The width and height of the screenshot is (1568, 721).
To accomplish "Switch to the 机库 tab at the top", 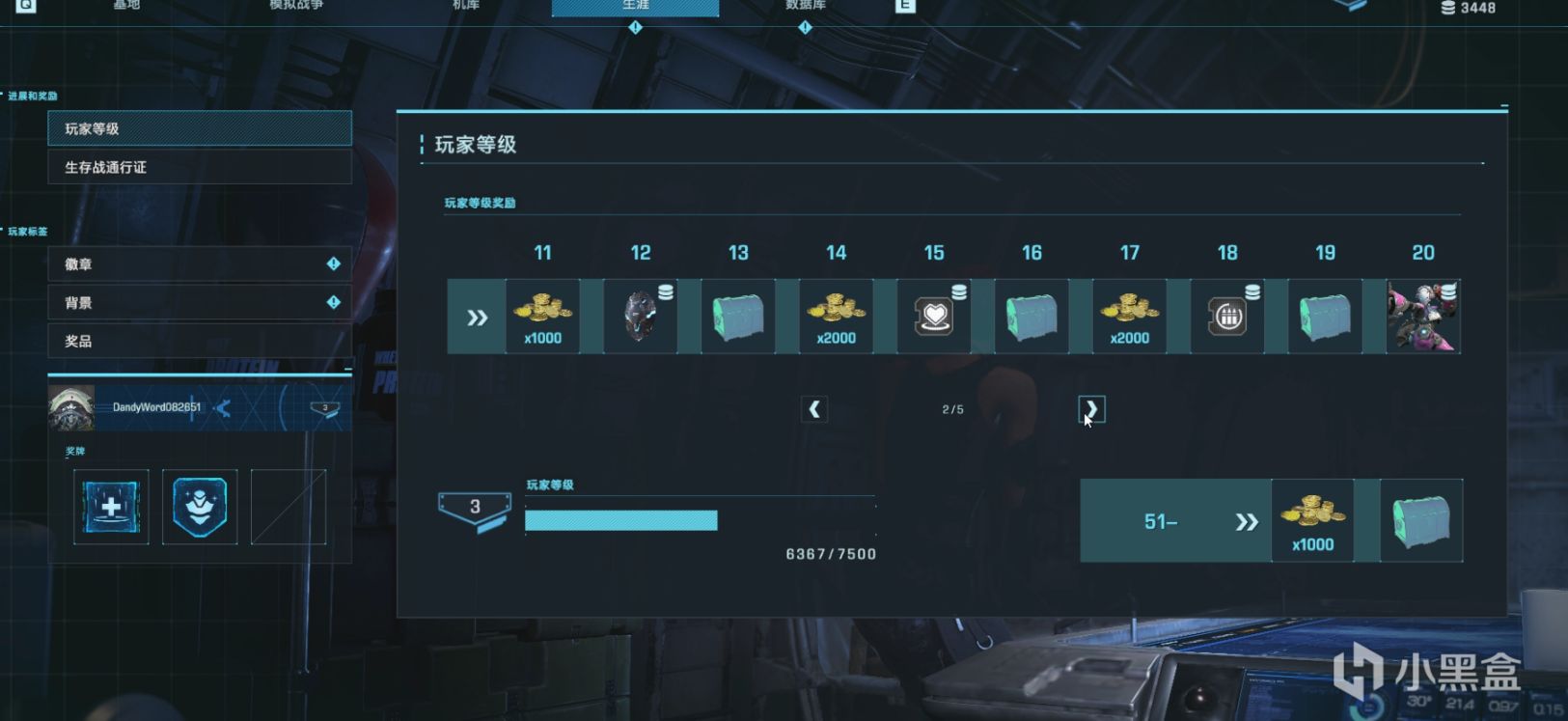I will click(466, 5).
